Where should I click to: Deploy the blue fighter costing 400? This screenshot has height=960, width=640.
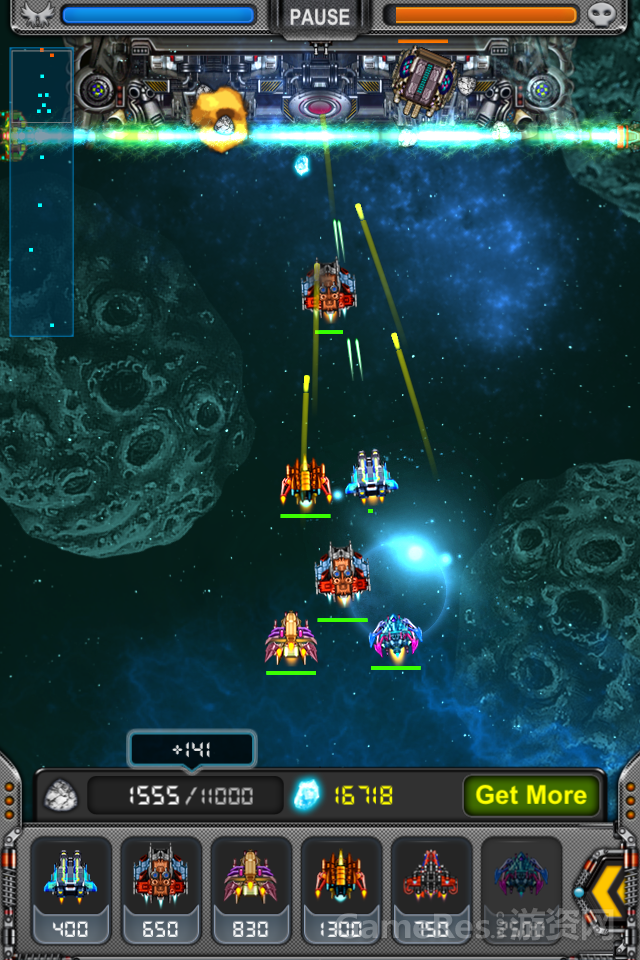click(x=70, y=888)
